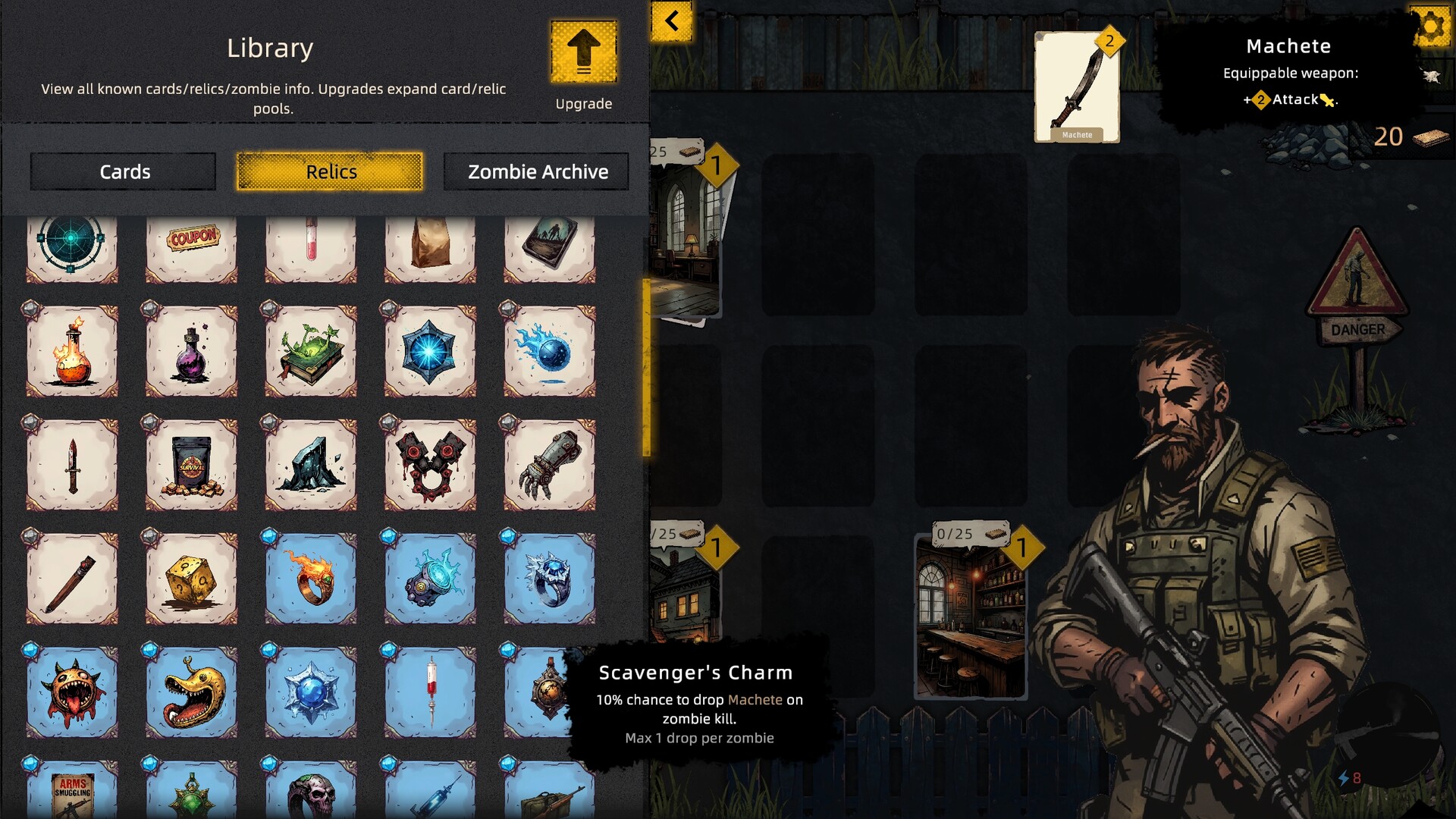Inspect the purple potion relic

click(x=191, y=351)
